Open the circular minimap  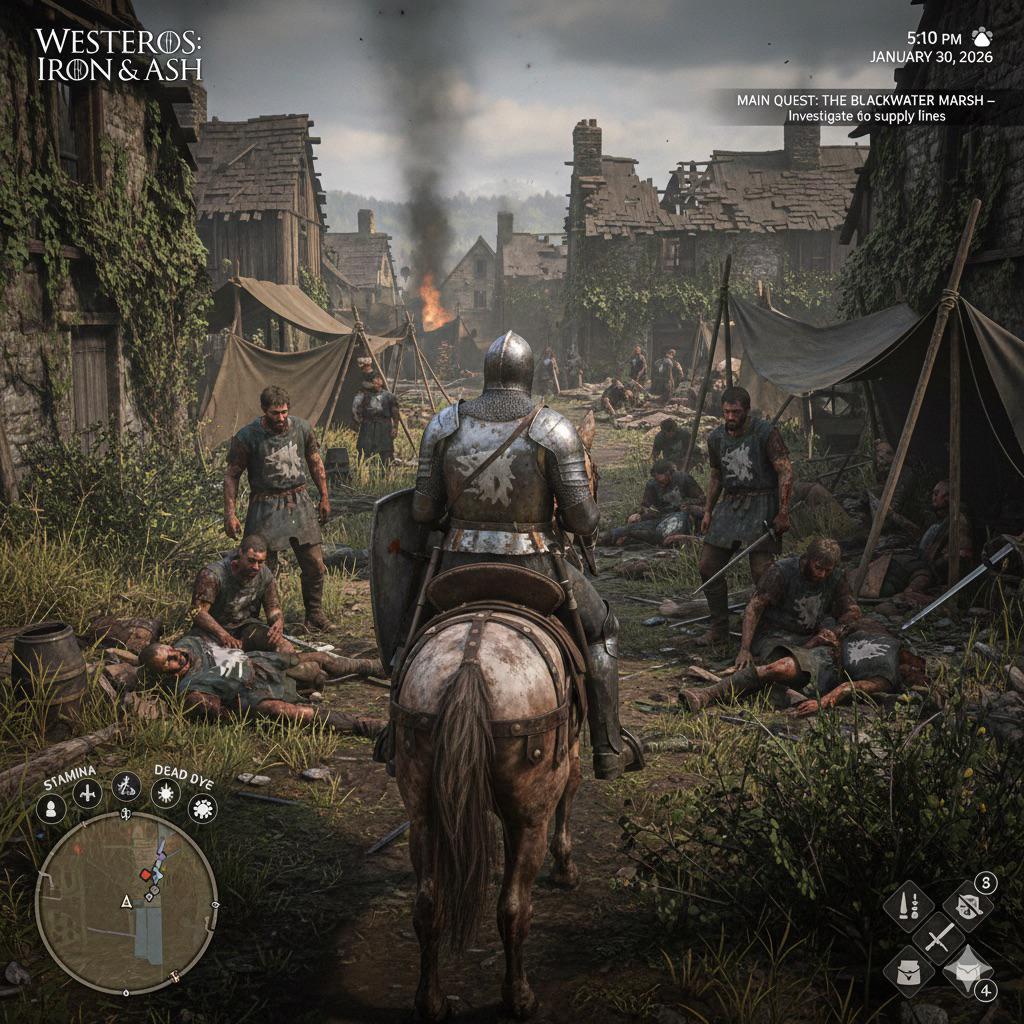(x=126, y=902)
